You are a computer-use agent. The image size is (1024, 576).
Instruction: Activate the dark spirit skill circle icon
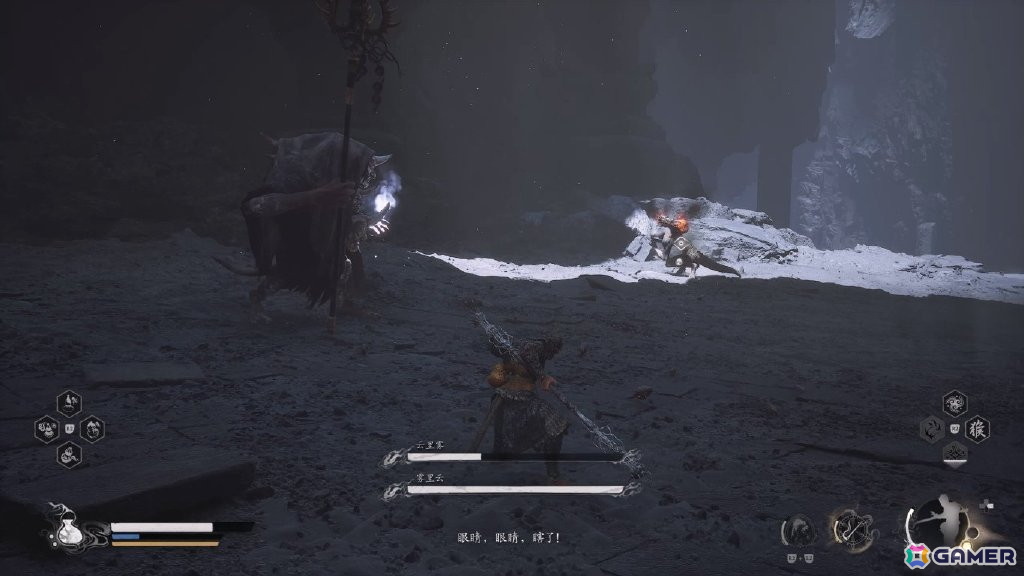[798, 530]
